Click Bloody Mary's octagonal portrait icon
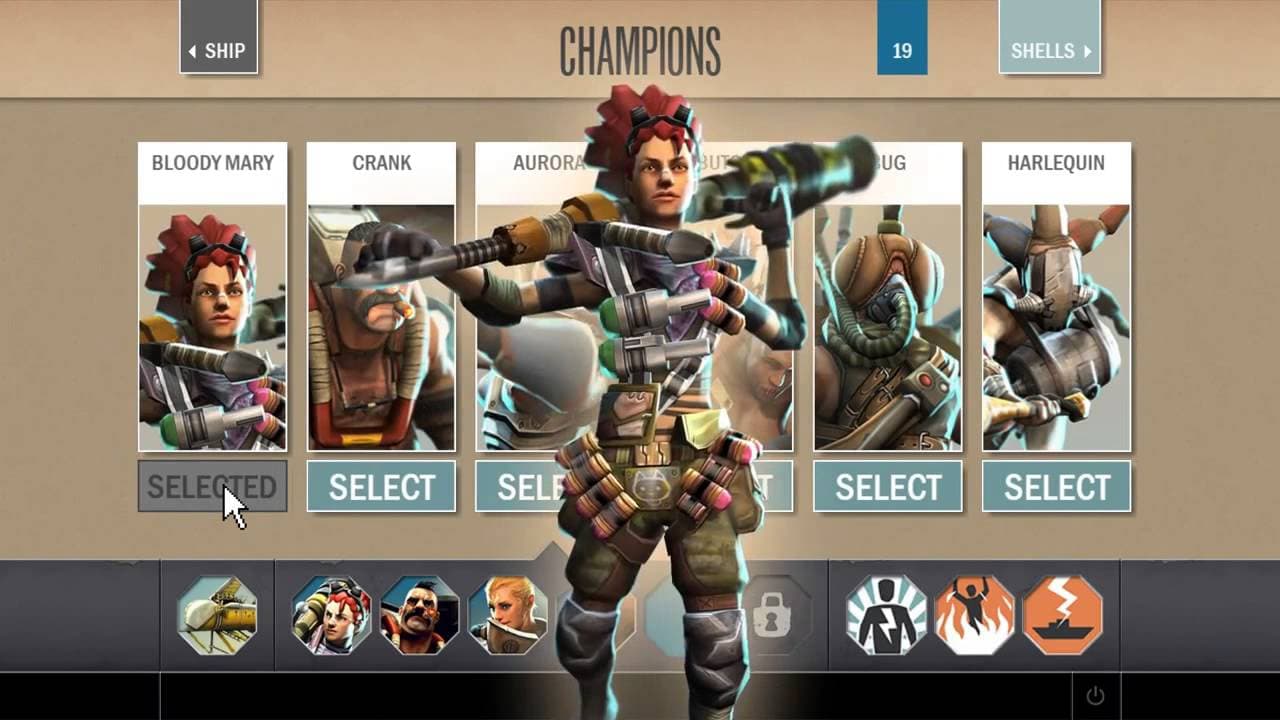 tap(334, 614)
